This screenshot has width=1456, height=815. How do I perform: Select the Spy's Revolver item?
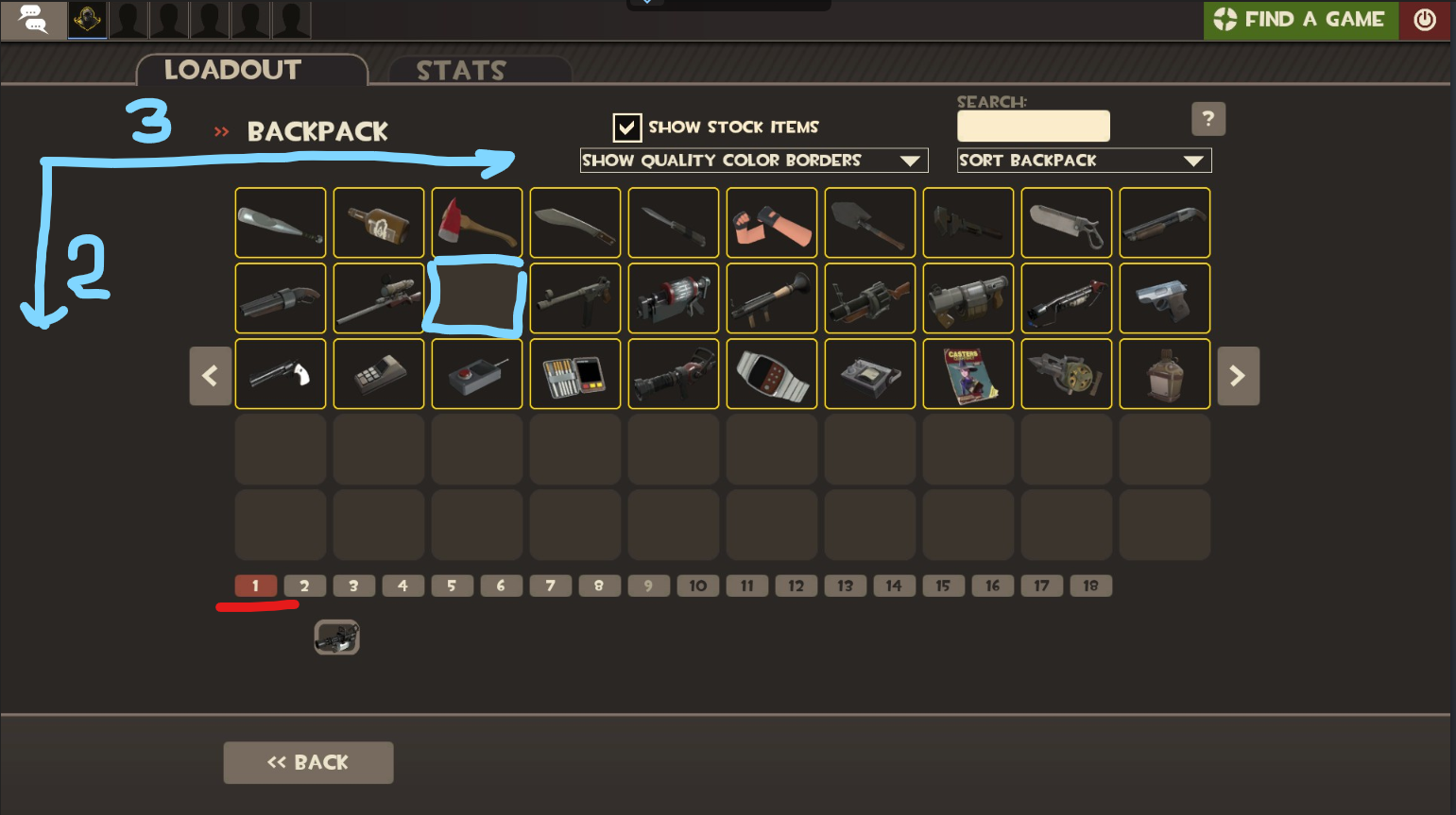pyautogui.click(x=281, y=374)
